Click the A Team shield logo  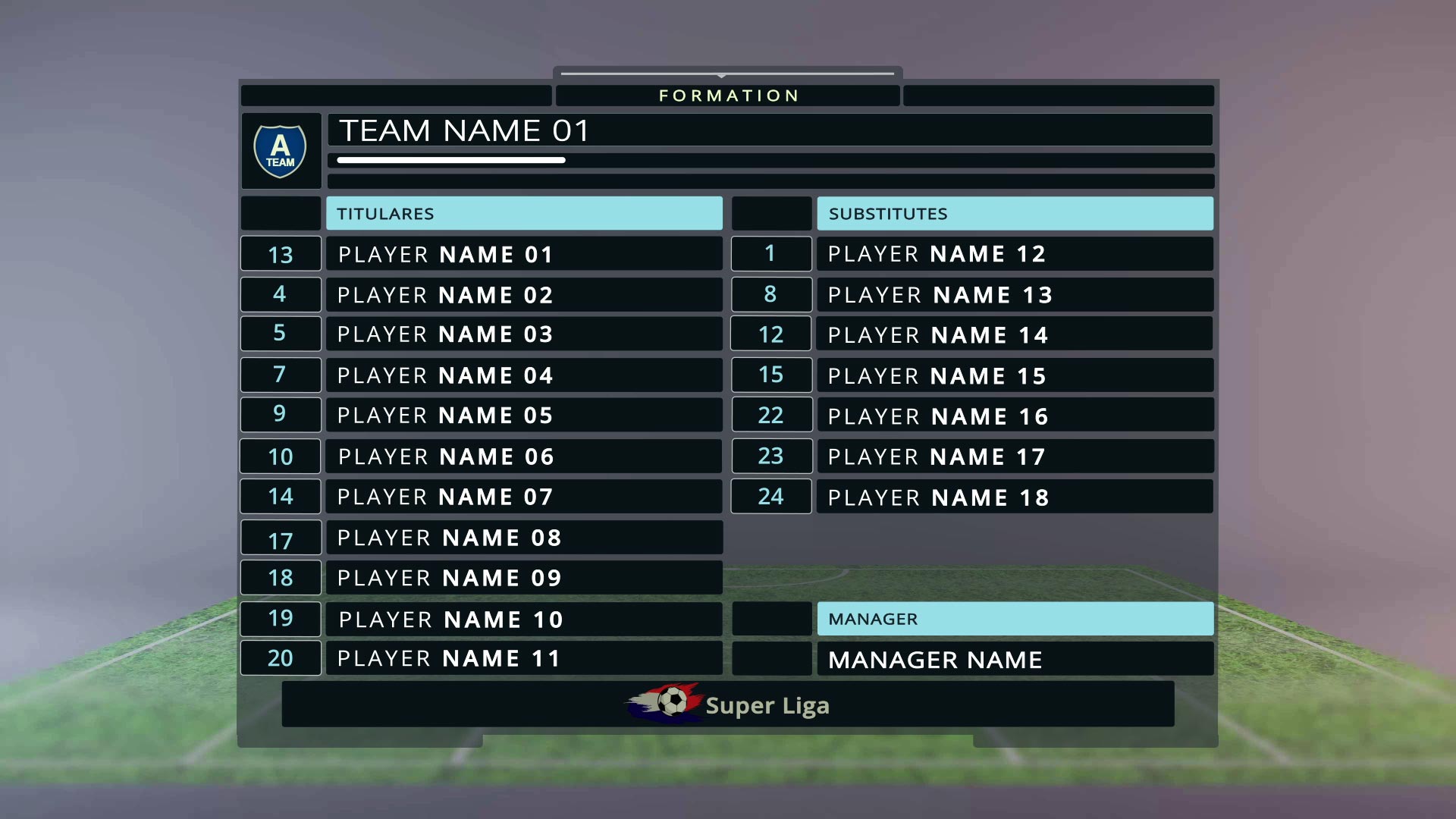[x=281, y=151]
